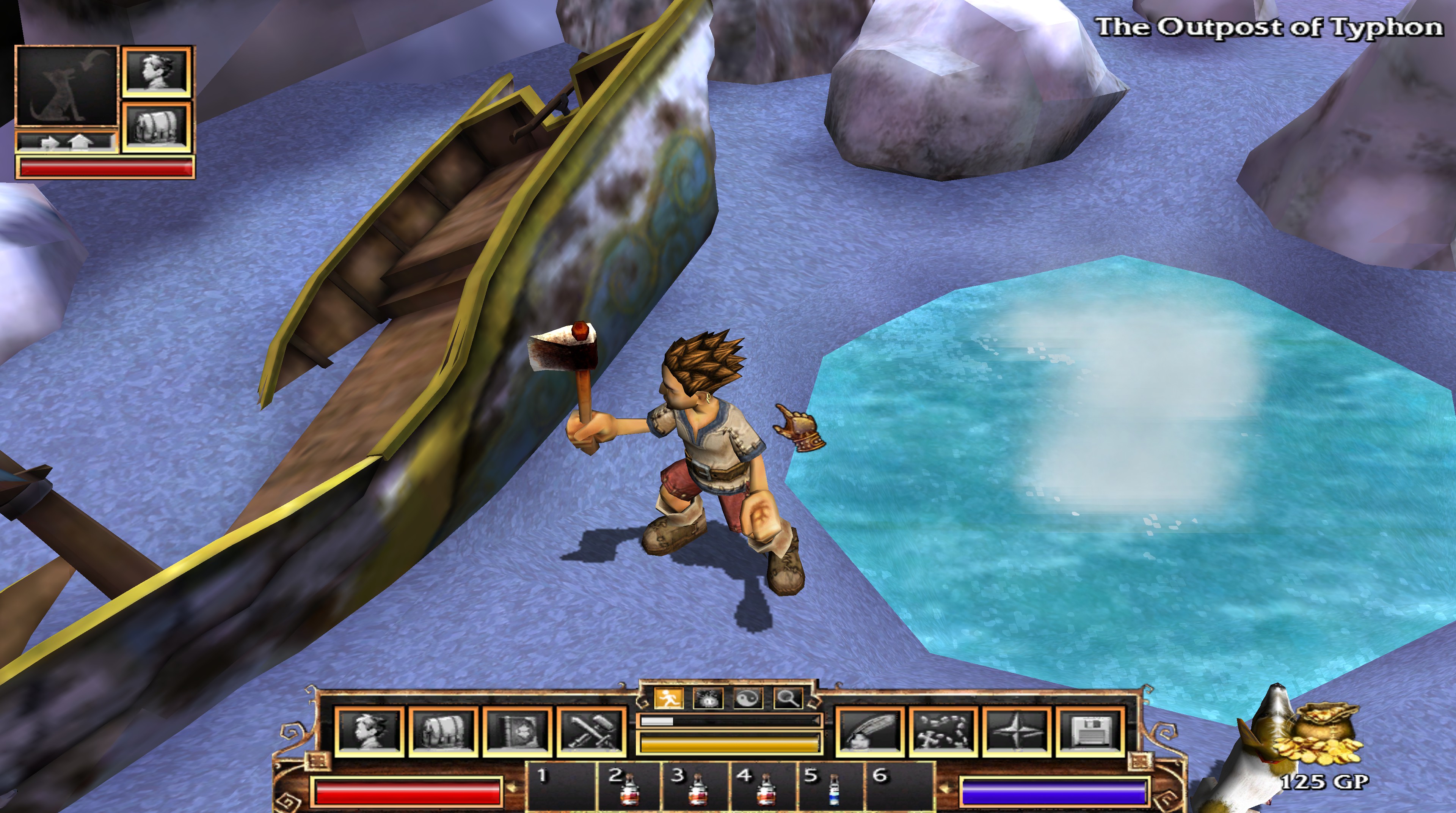Activate the magnifying glass button
This screenshot has width=1456, height=813.
[x=788, y=699]
